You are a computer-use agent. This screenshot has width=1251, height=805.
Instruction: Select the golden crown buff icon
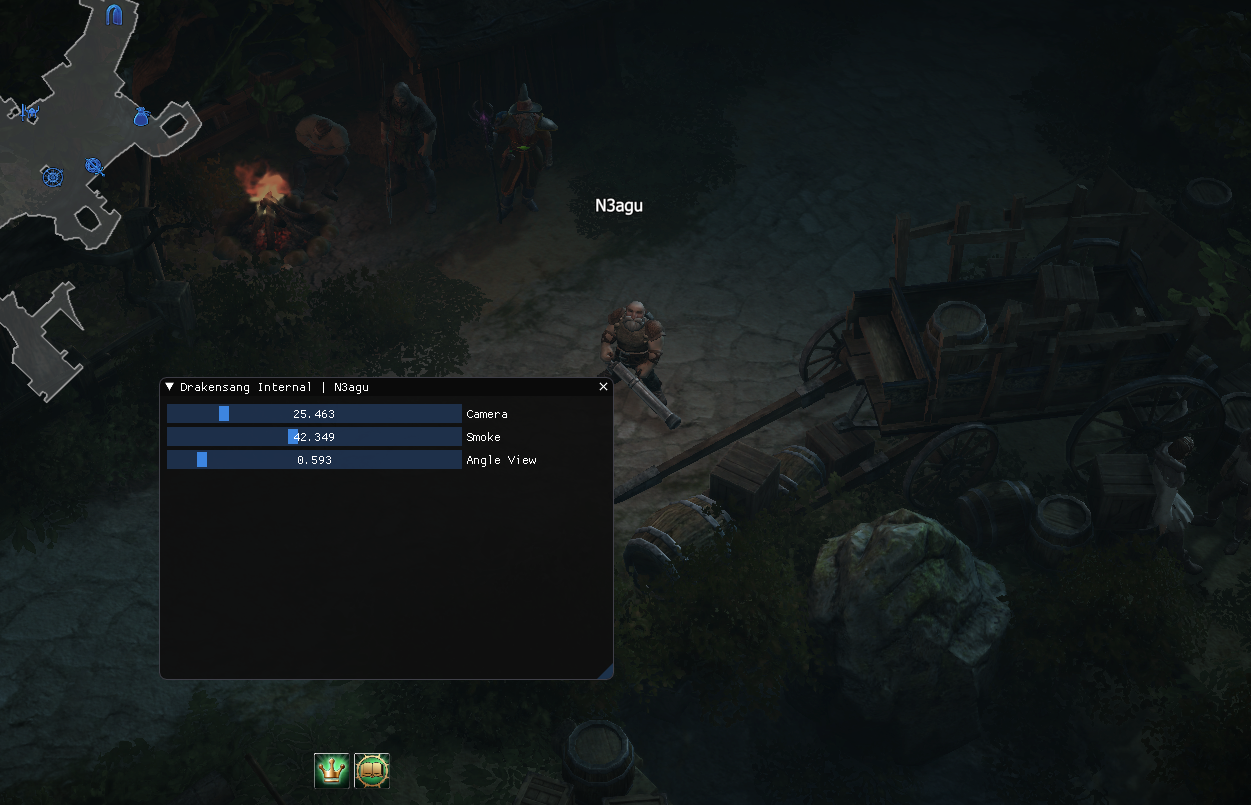click(x=332, y=770)
